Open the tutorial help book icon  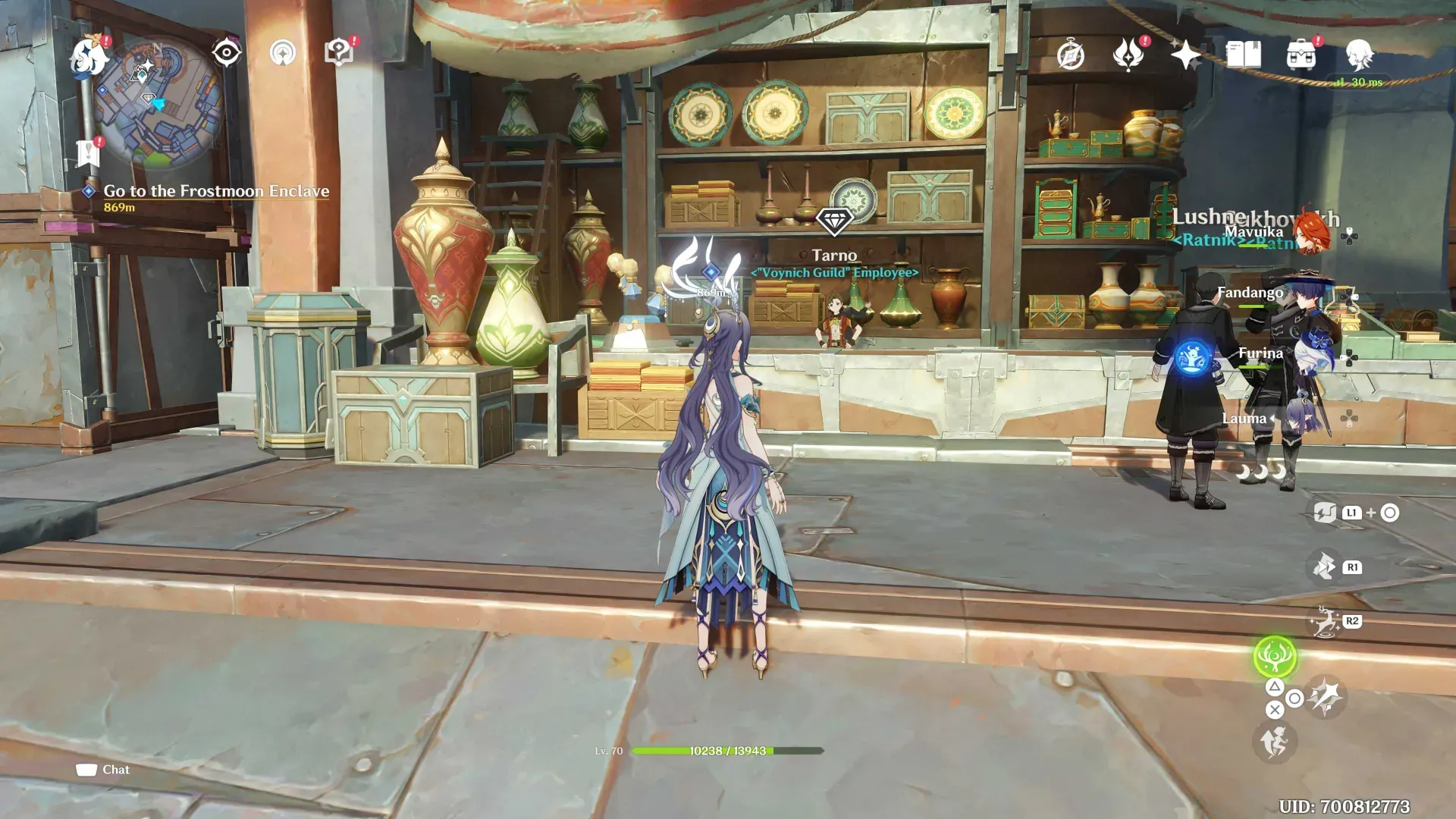point(340,51)
